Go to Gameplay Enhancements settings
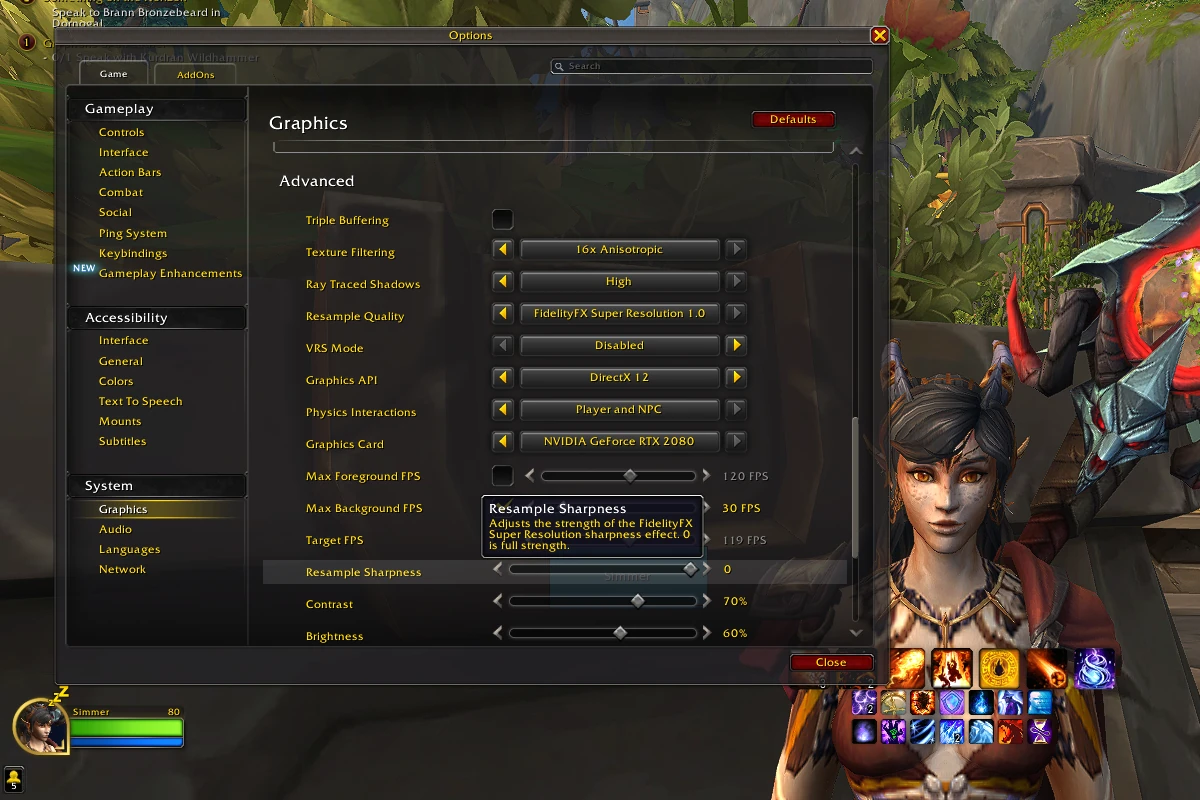Viewport: 1200px width, 800px height. pyautogui.click(x=170, y=274)
